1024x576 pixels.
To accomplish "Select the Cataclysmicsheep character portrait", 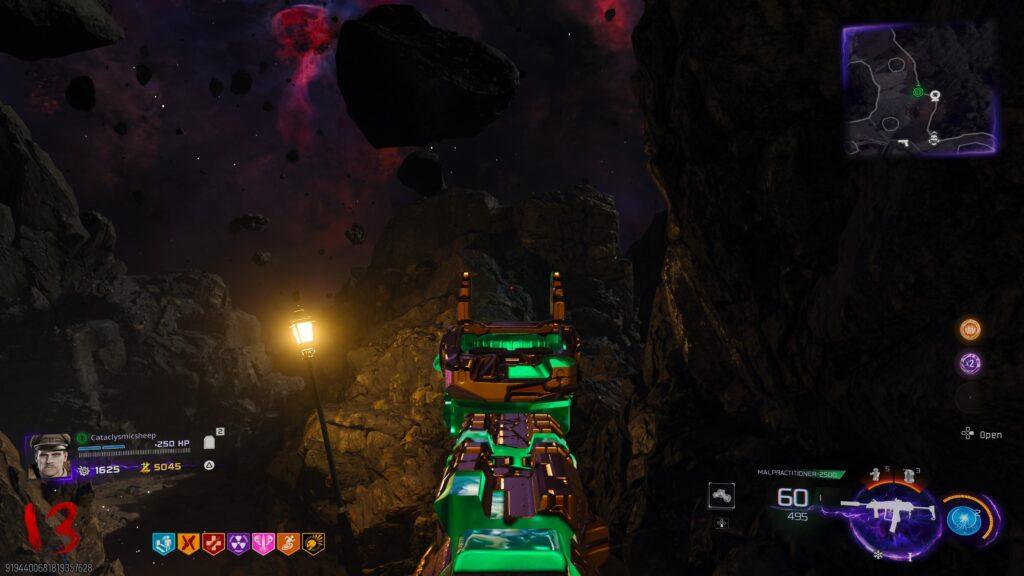I will tap(50, 455).
